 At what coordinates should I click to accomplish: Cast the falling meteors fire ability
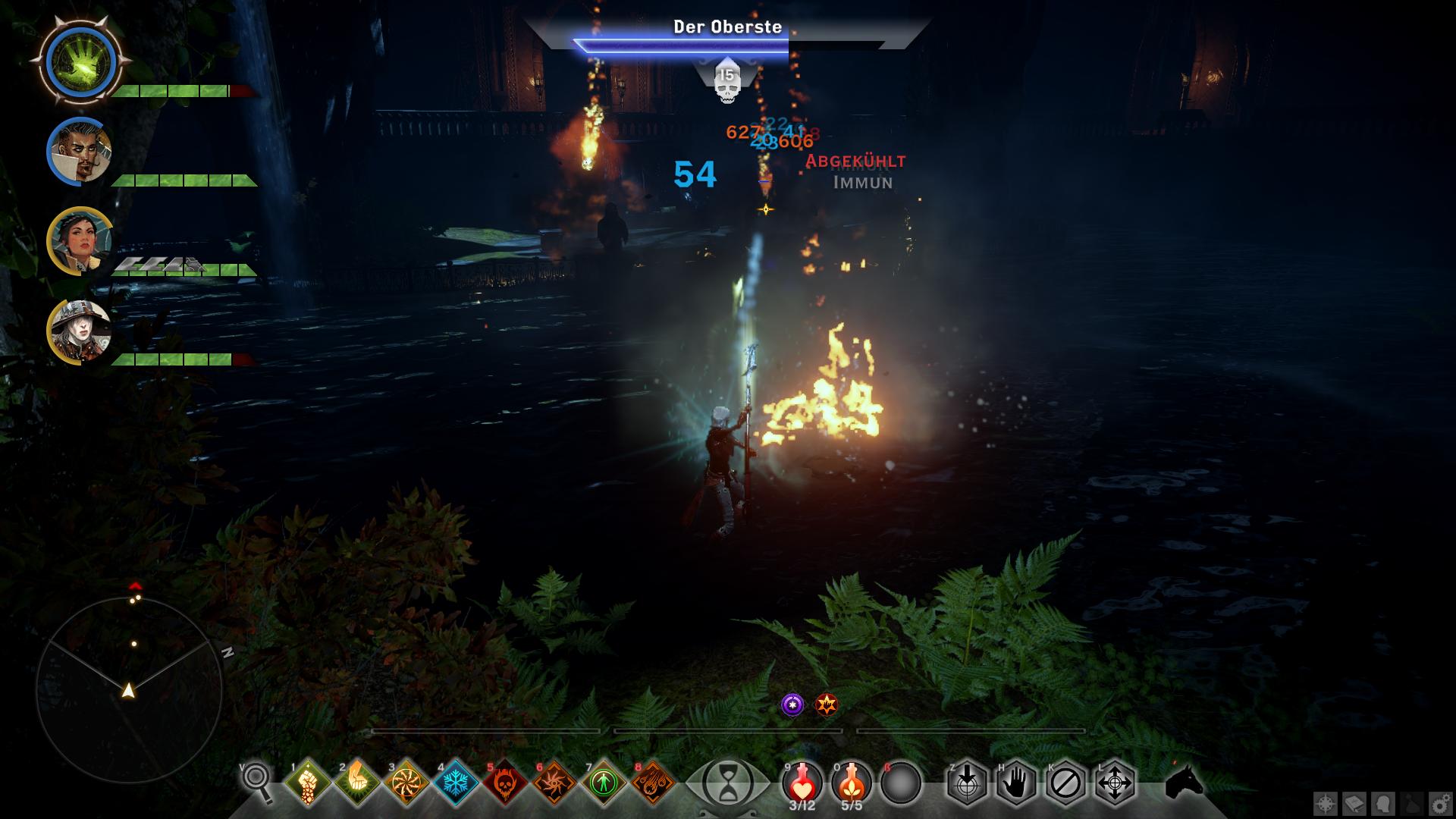click(x=654, y=782)
